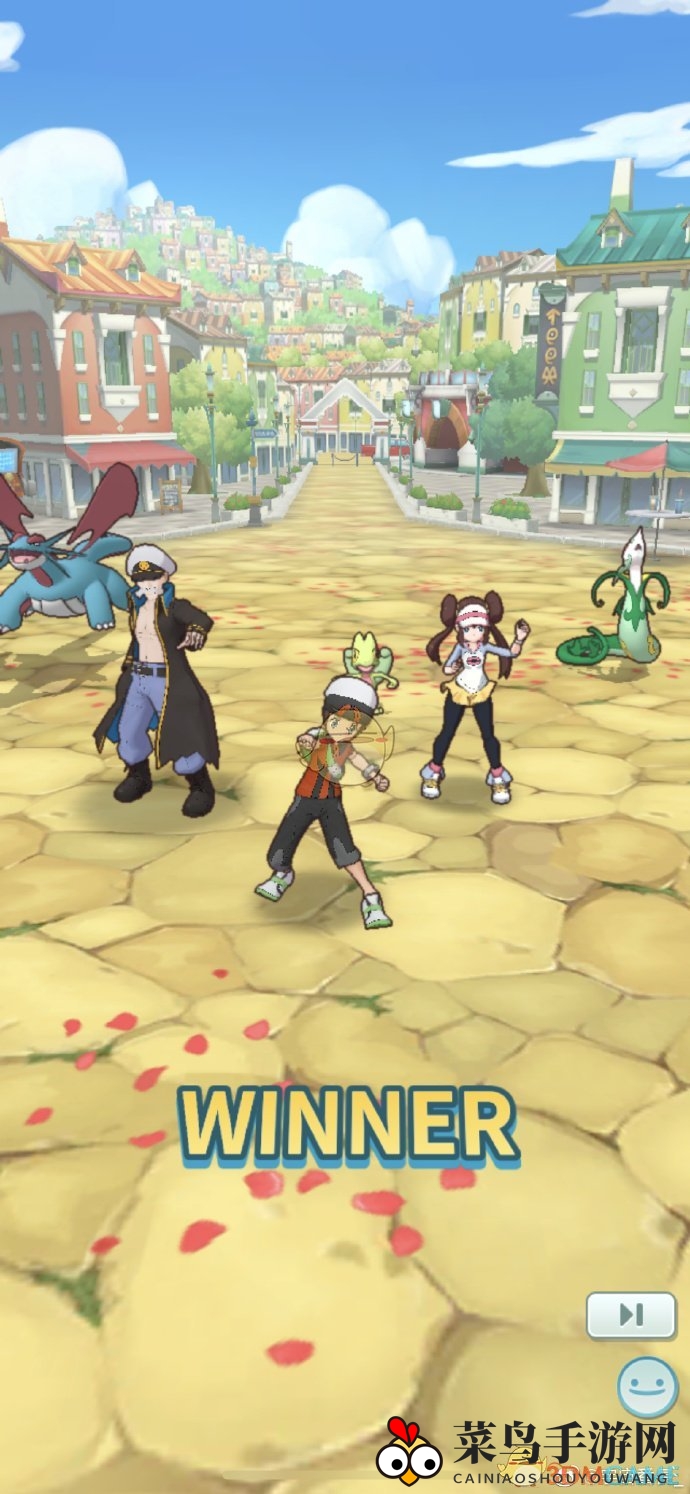Skip the victory scene with the fast-forward button
Screen dimensions: 690x1494
tap(631, 1315)
